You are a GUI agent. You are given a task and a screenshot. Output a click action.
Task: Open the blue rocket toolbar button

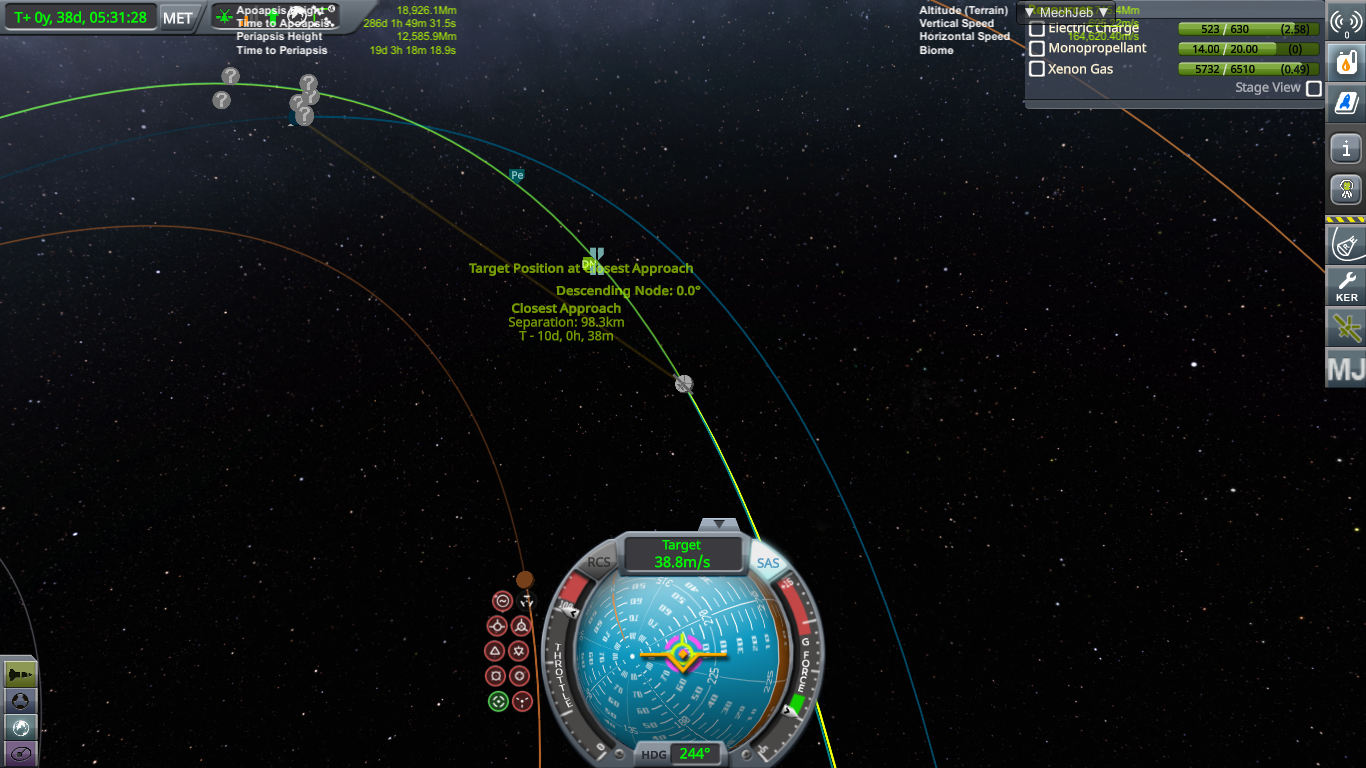[x=1346, y=102]
